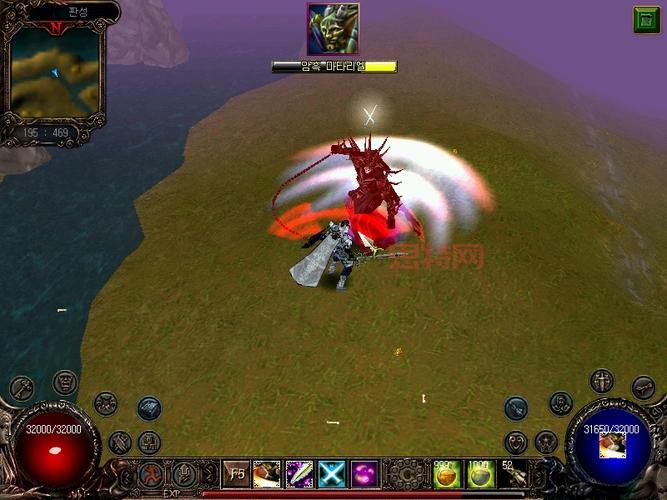Image resolution: width=667 pixels, height=500 pixels.
Task: Use the purple blade skill
Action: (x=299, y=473)
